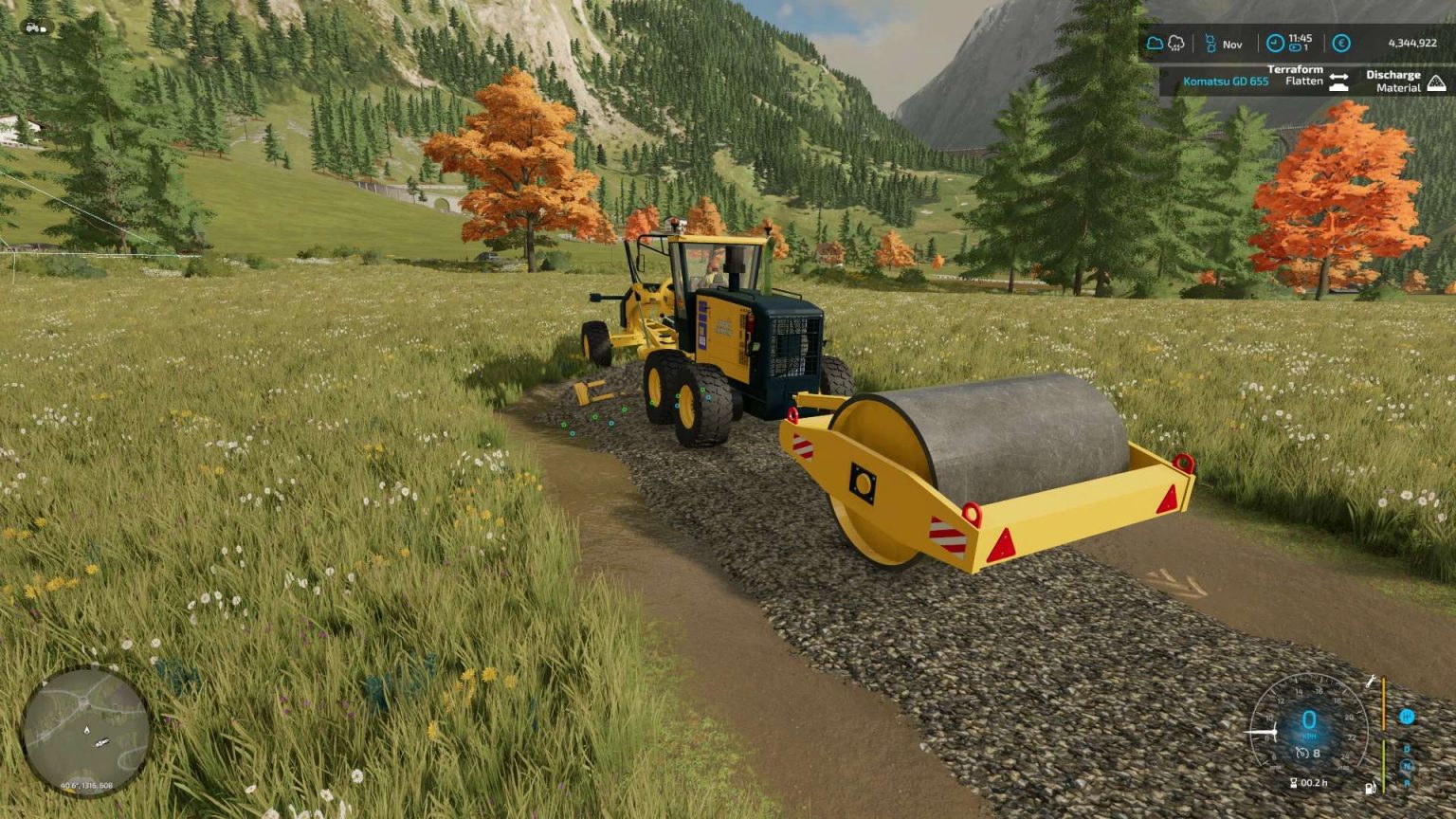Select the Neutral N gear indicator
This screenshot has height=819, width=1456.
[x=1407, y=766]
